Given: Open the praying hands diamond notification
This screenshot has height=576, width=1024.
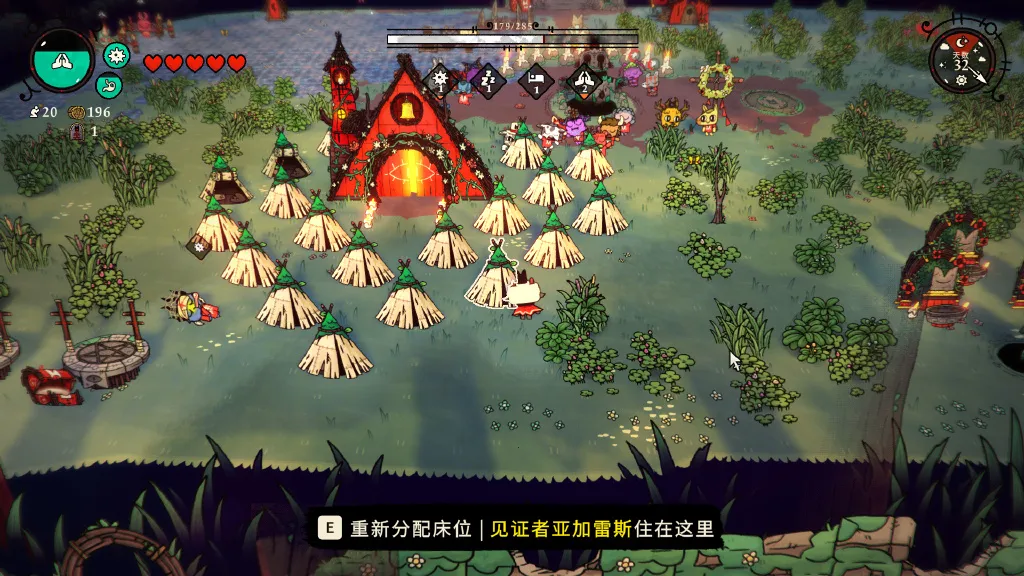Looking at the screenshot, I should click(x=583, y=80).
